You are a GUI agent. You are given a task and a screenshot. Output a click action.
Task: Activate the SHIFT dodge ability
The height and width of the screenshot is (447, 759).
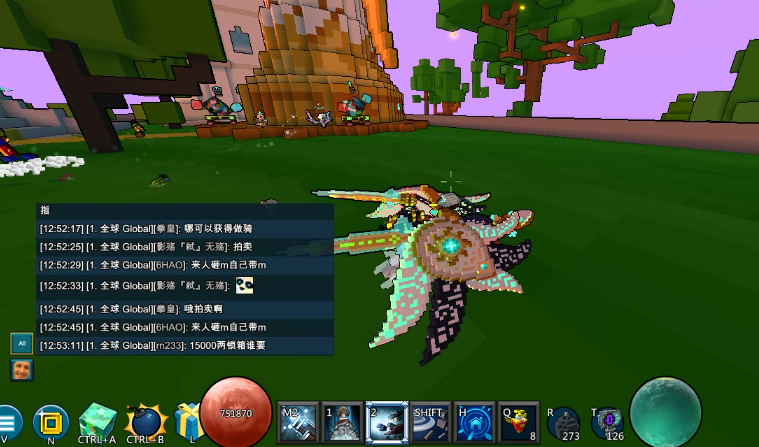(431, 424)
